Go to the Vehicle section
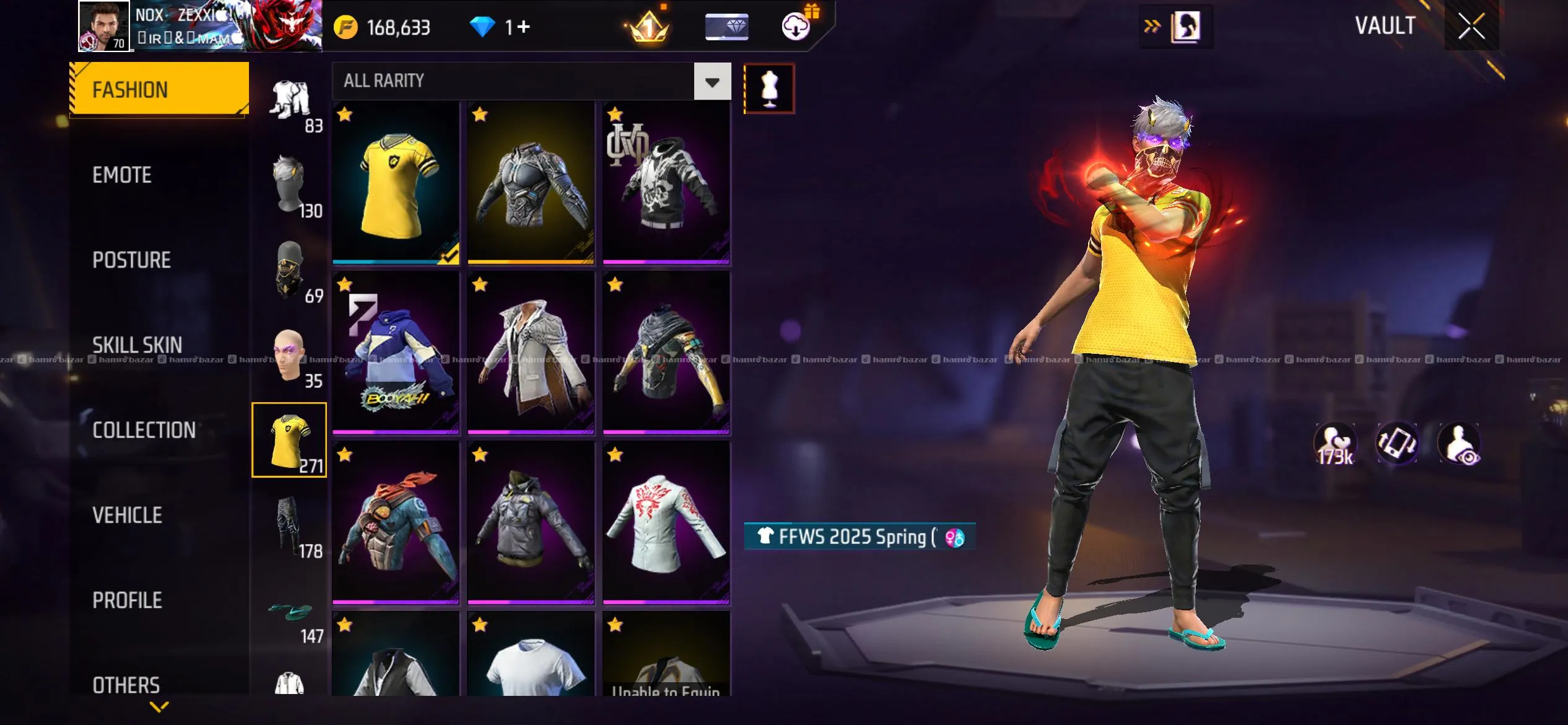 [127, 515]
